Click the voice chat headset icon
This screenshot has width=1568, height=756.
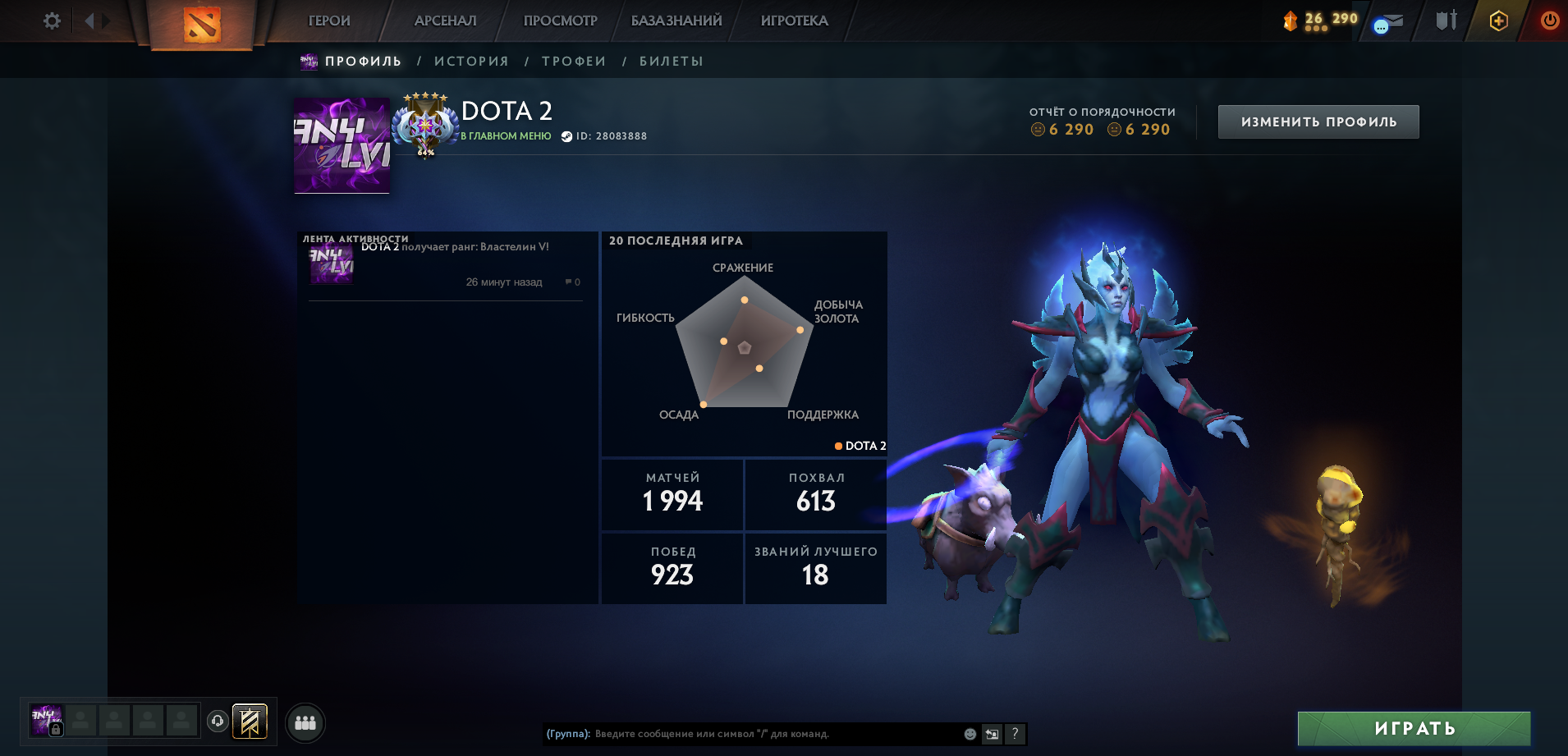point(216,722)
